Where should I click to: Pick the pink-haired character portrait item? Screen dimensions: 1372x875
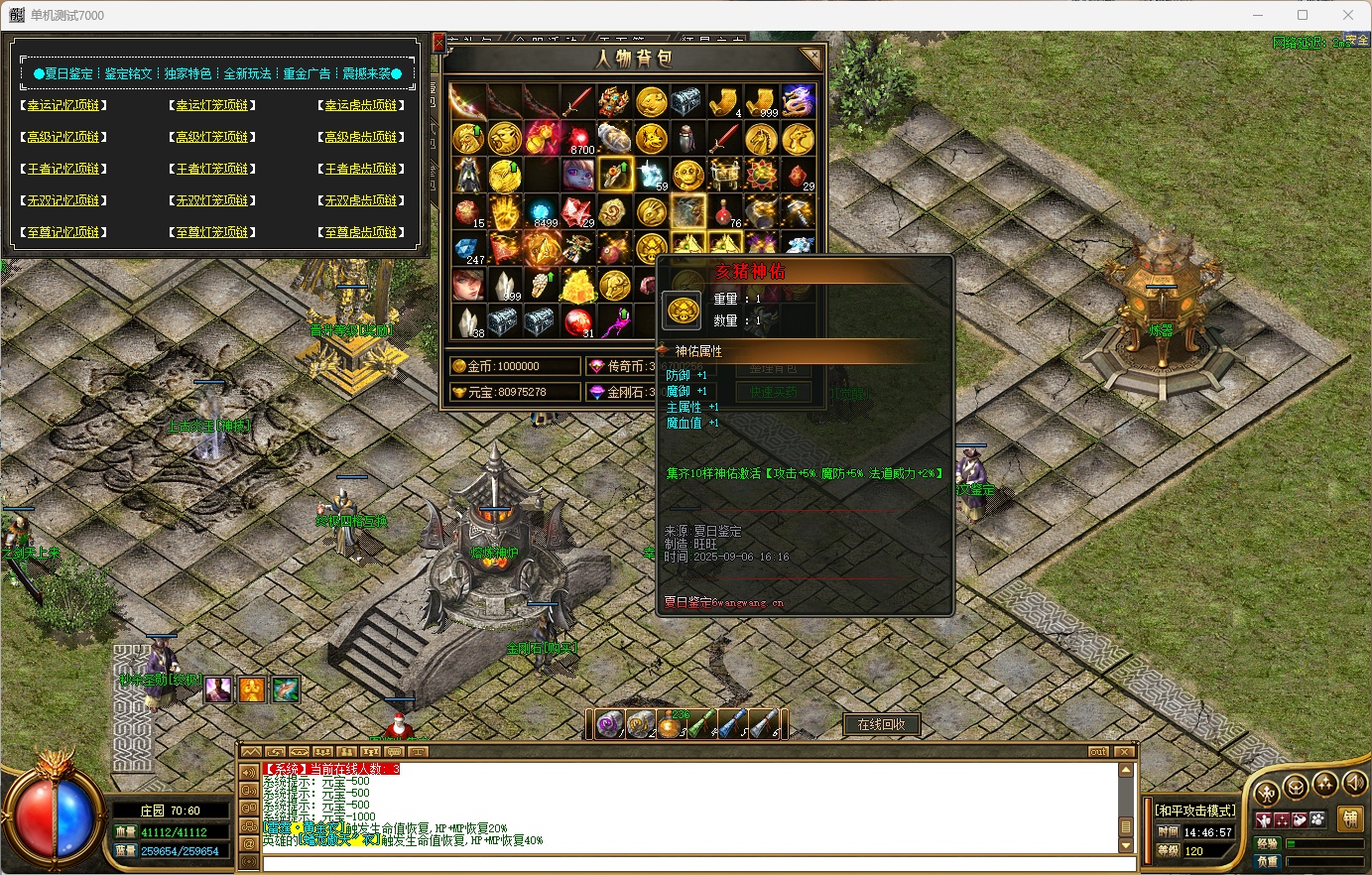(577, 175)
